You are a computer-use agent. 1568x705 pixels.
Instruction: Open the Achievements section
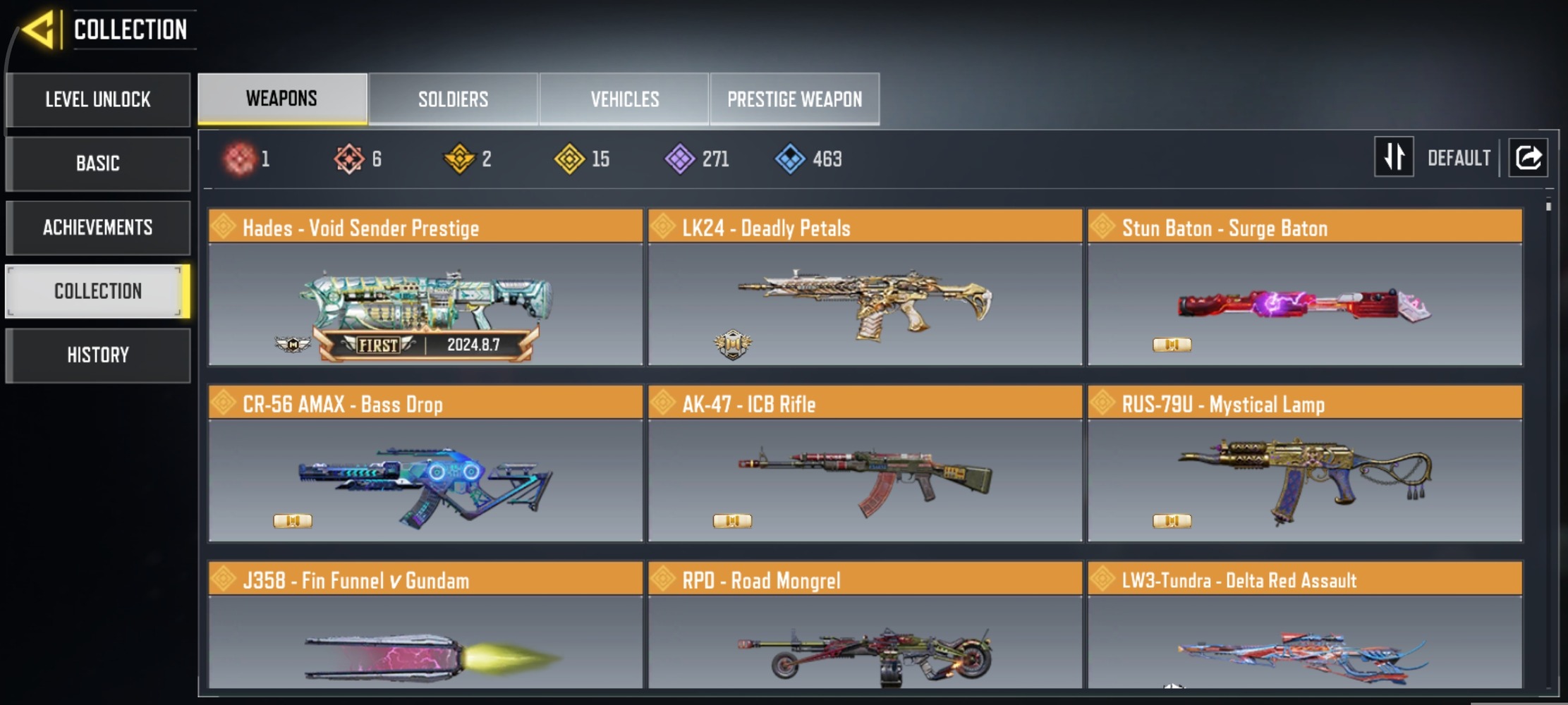click(x=98, y=228)
